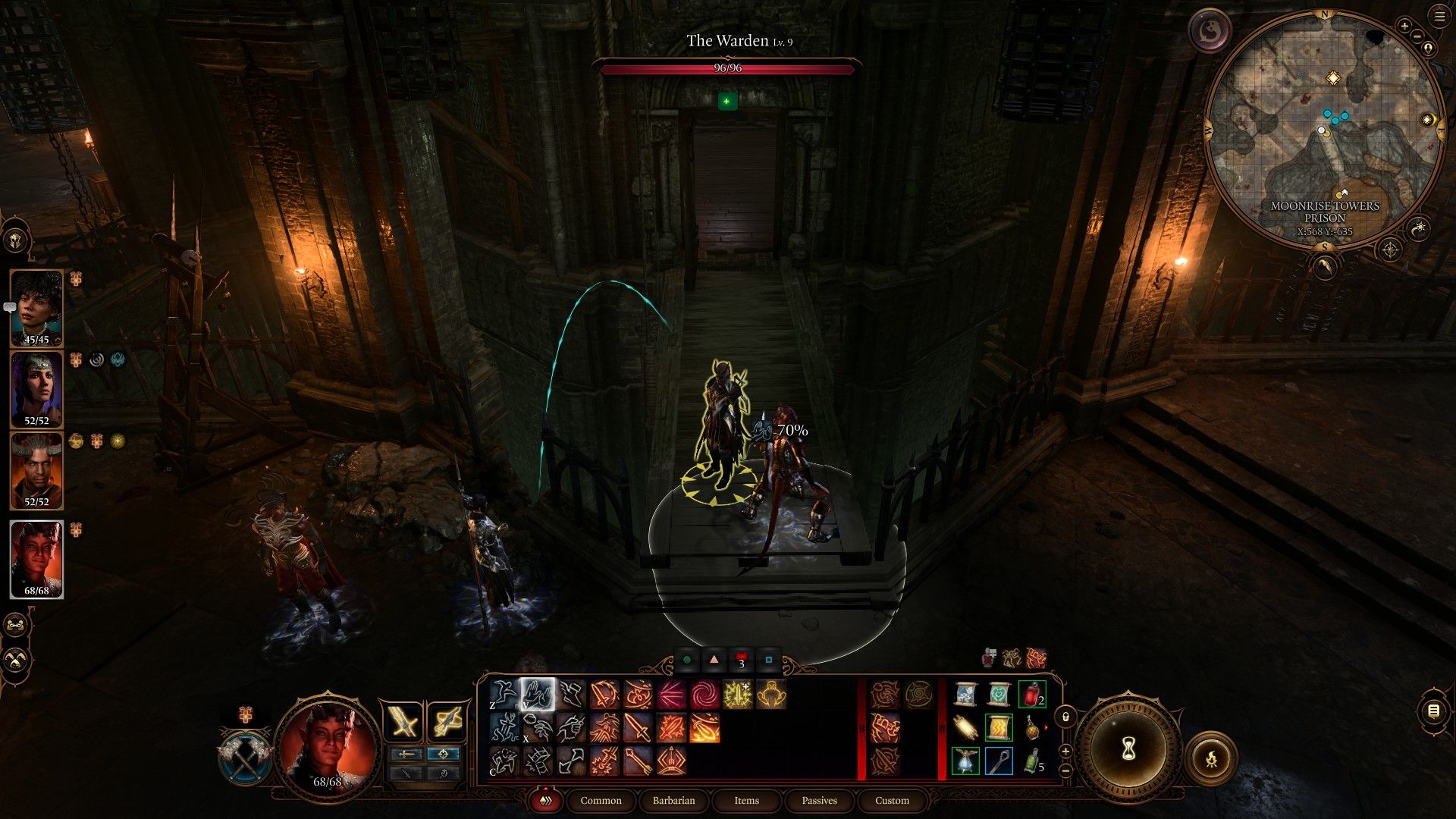Open camp with the campfire icon
1456x819 pixels.
1213,758
